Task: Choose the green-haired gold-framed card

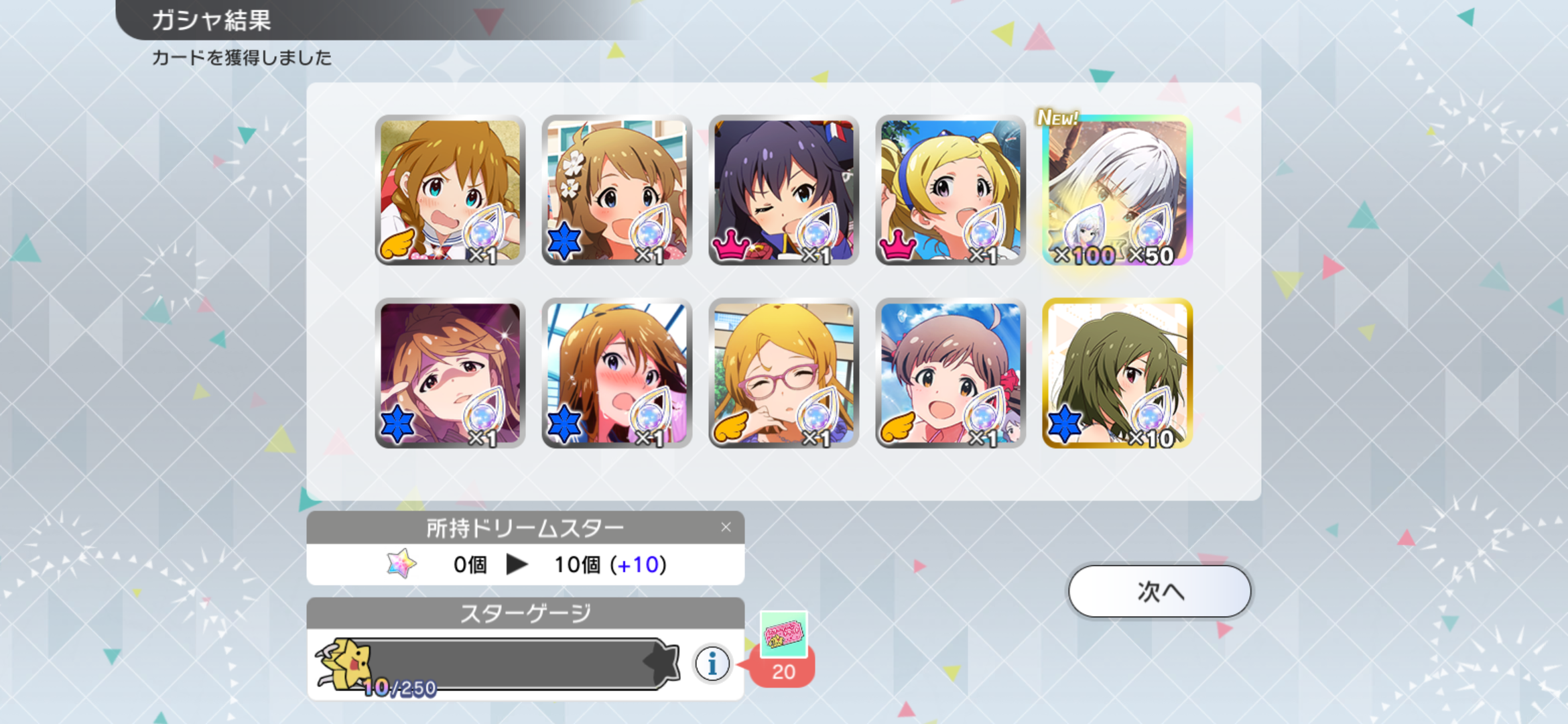Action: [x=1117, y=373]
